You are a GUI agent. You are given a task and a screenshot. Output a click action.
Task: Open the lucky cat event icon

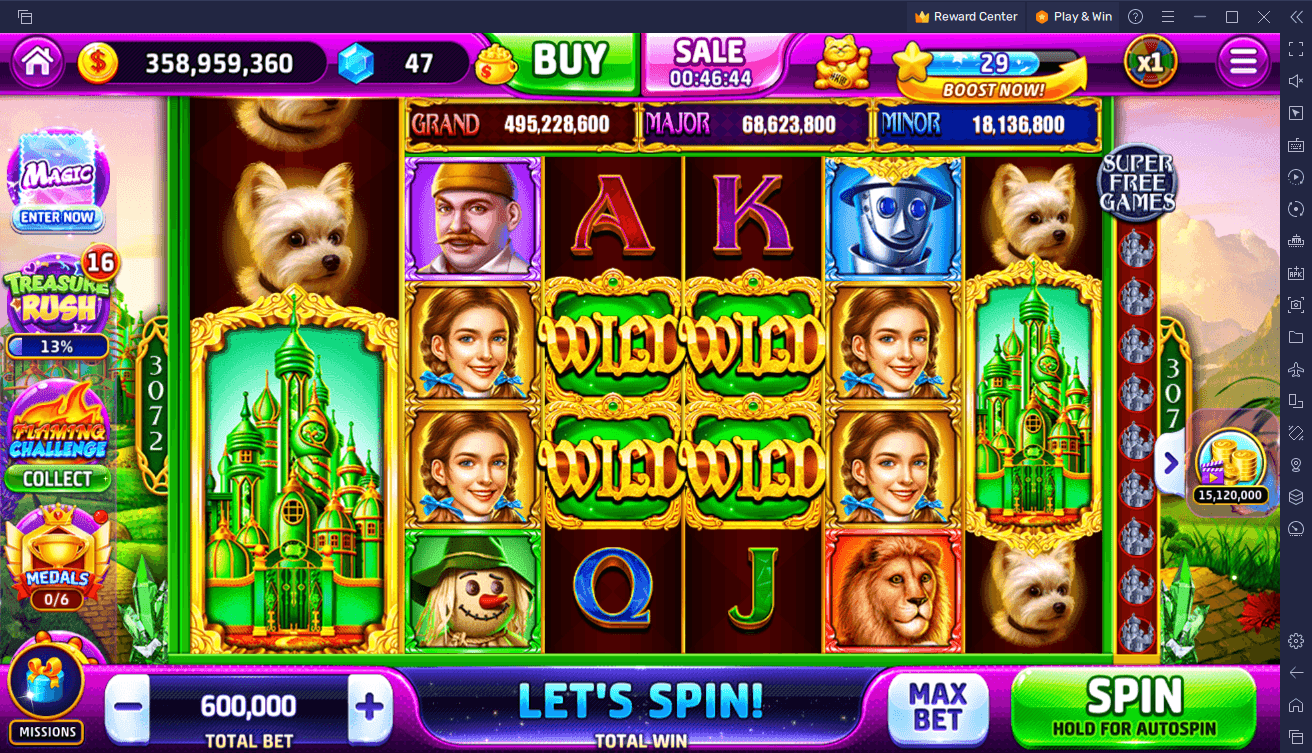[841, 62]
